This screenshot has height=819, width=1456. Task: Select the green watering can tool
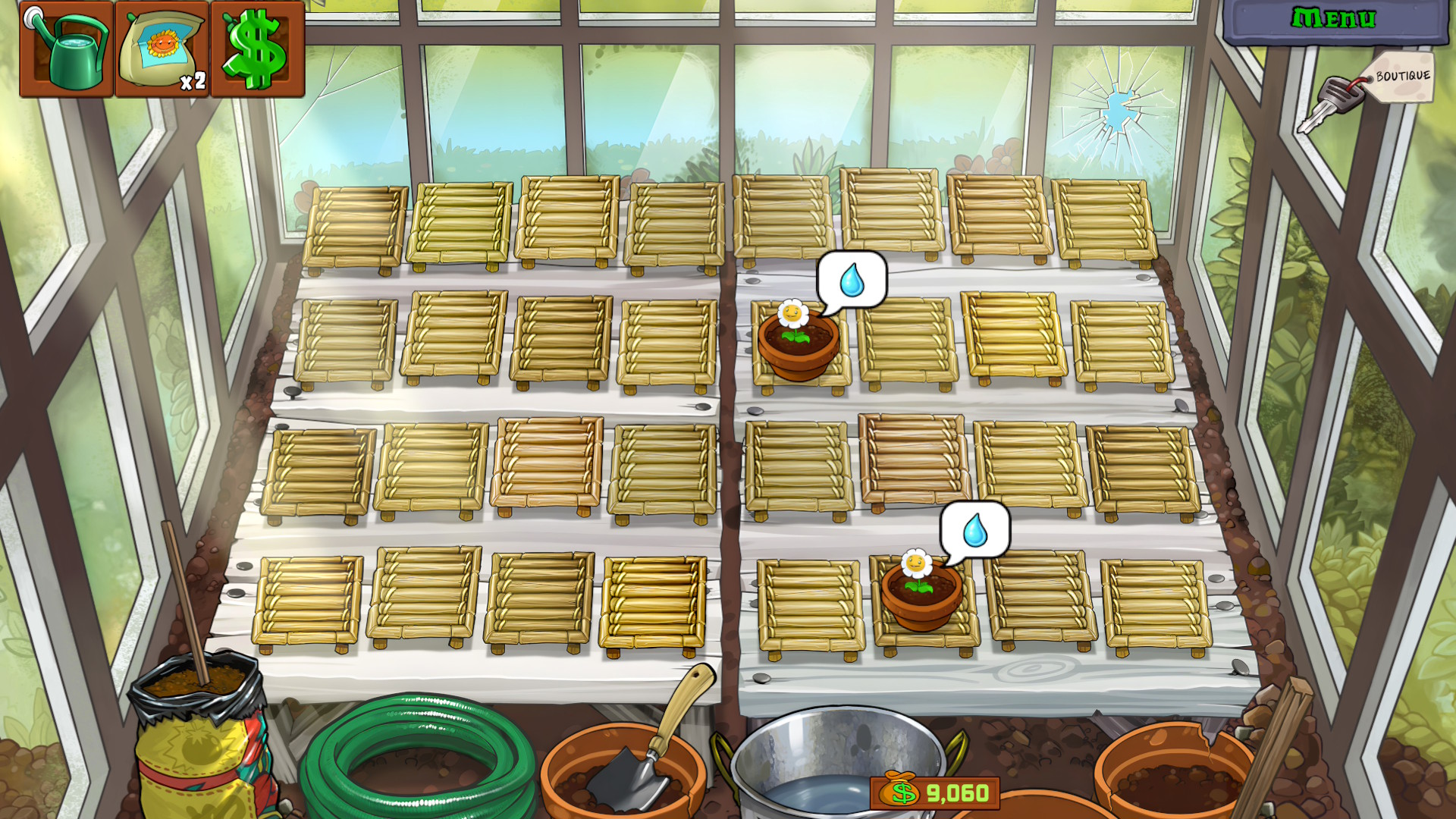tap(67, 49)
